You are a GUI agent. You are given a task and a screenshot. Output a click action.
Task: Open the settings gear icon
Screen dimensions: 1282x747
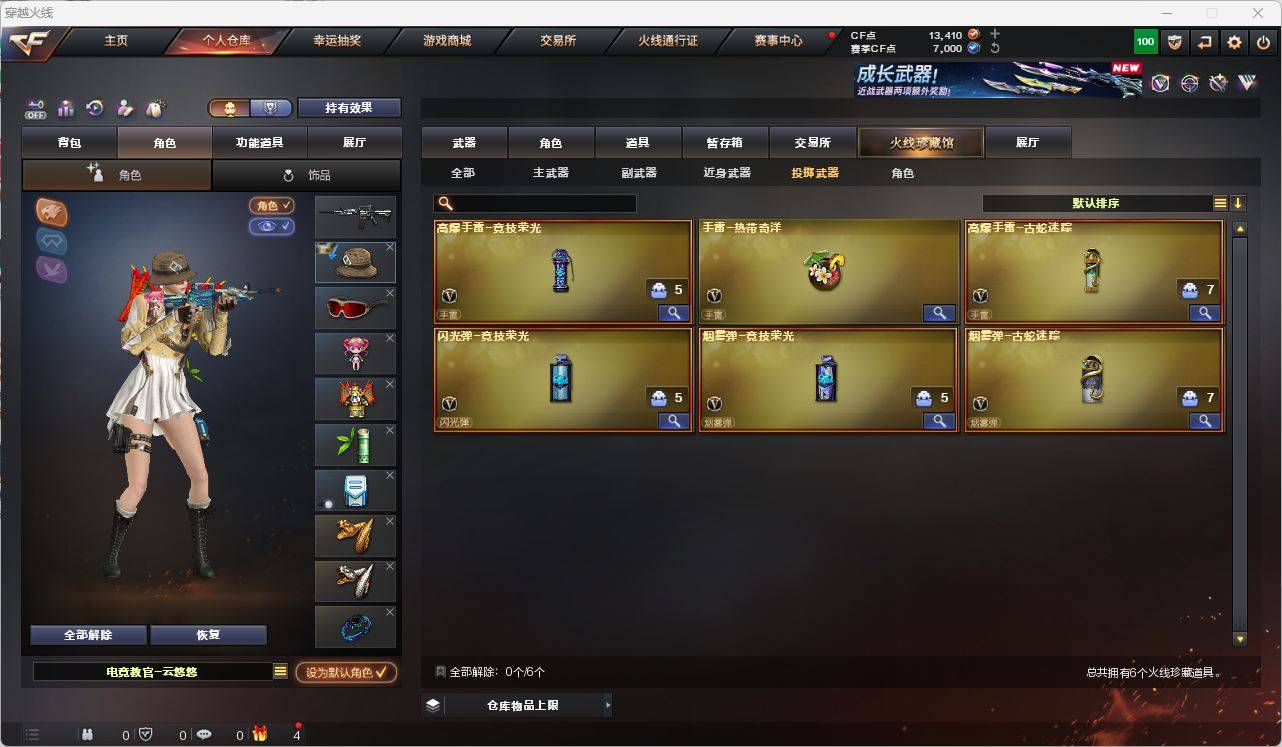[1232, 41]
